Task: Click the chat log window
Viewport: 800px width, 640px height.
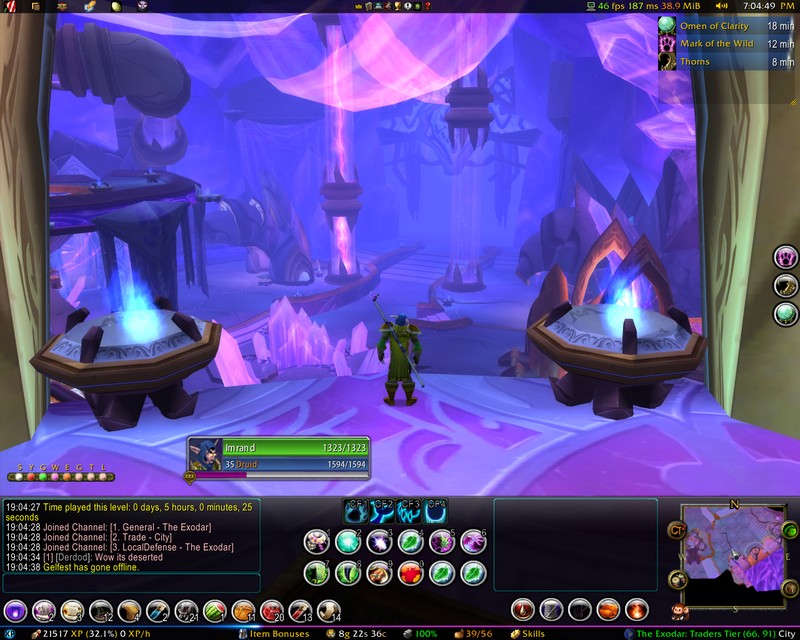Action: (x=131, y=535)
